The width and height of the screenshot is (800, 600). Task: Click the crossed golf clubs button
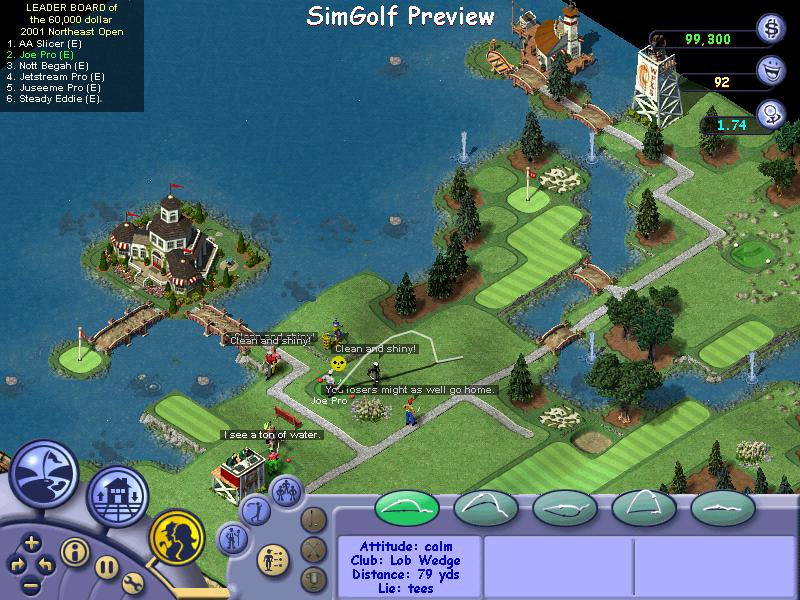[x=314, y=548]
